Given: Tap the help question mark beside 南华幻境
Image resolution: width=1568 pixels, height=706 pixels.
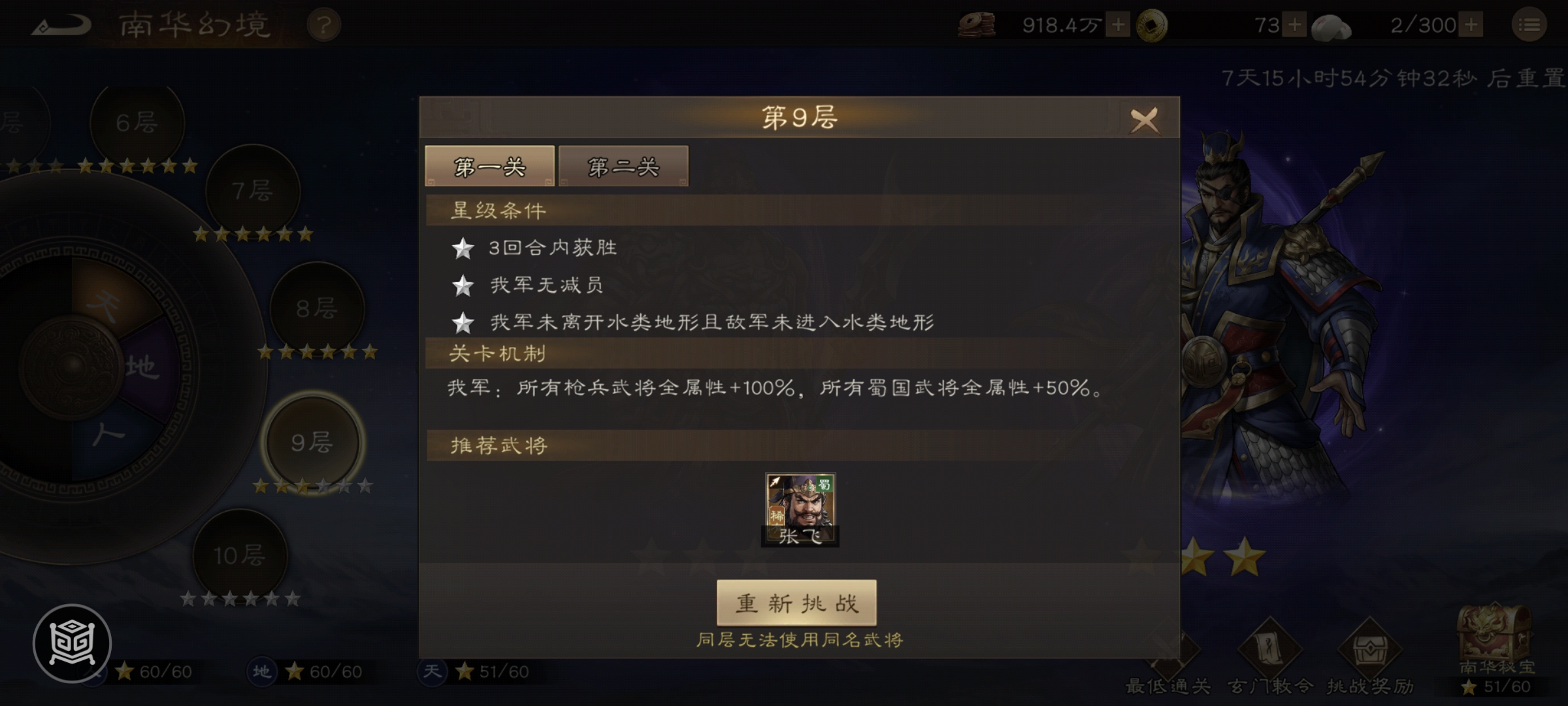Looking at the screenshot, I should click(325, 24).
